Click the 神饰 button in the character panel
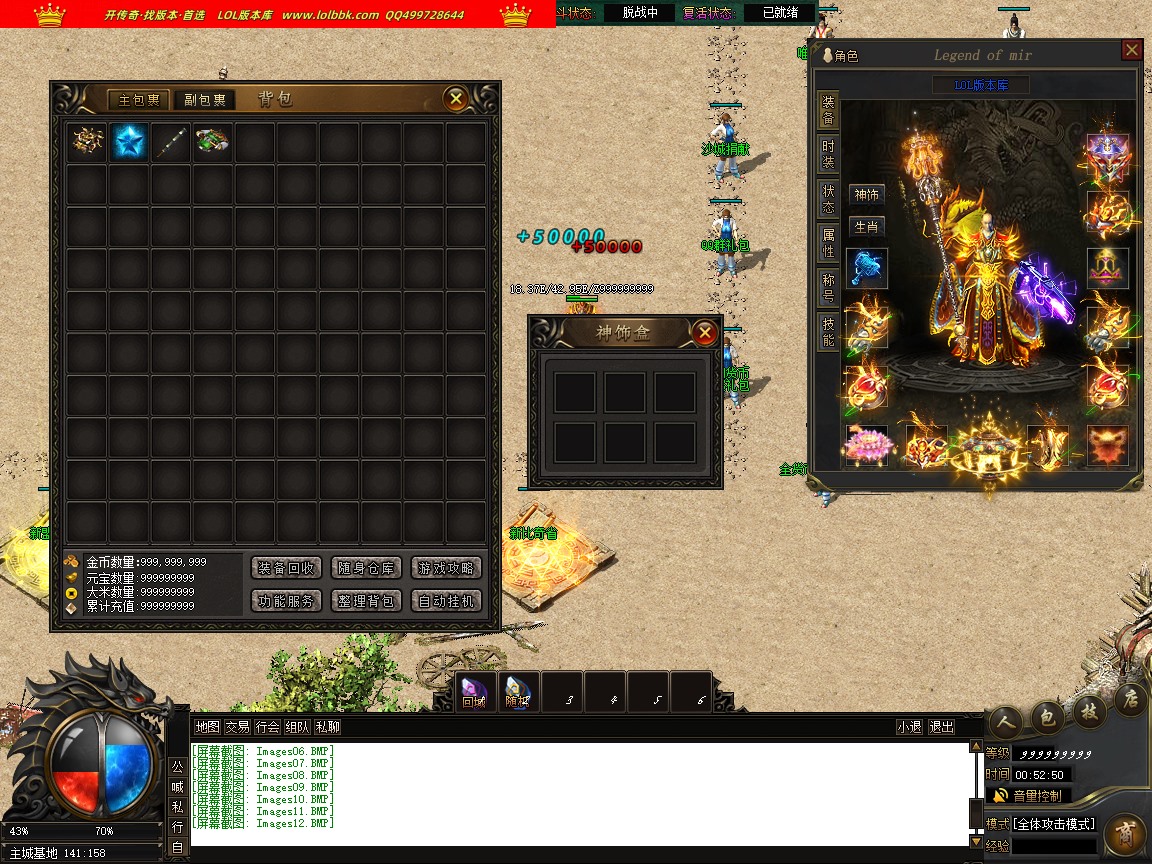The height and width of the screenshot is (864, 1152). point(866,195)
